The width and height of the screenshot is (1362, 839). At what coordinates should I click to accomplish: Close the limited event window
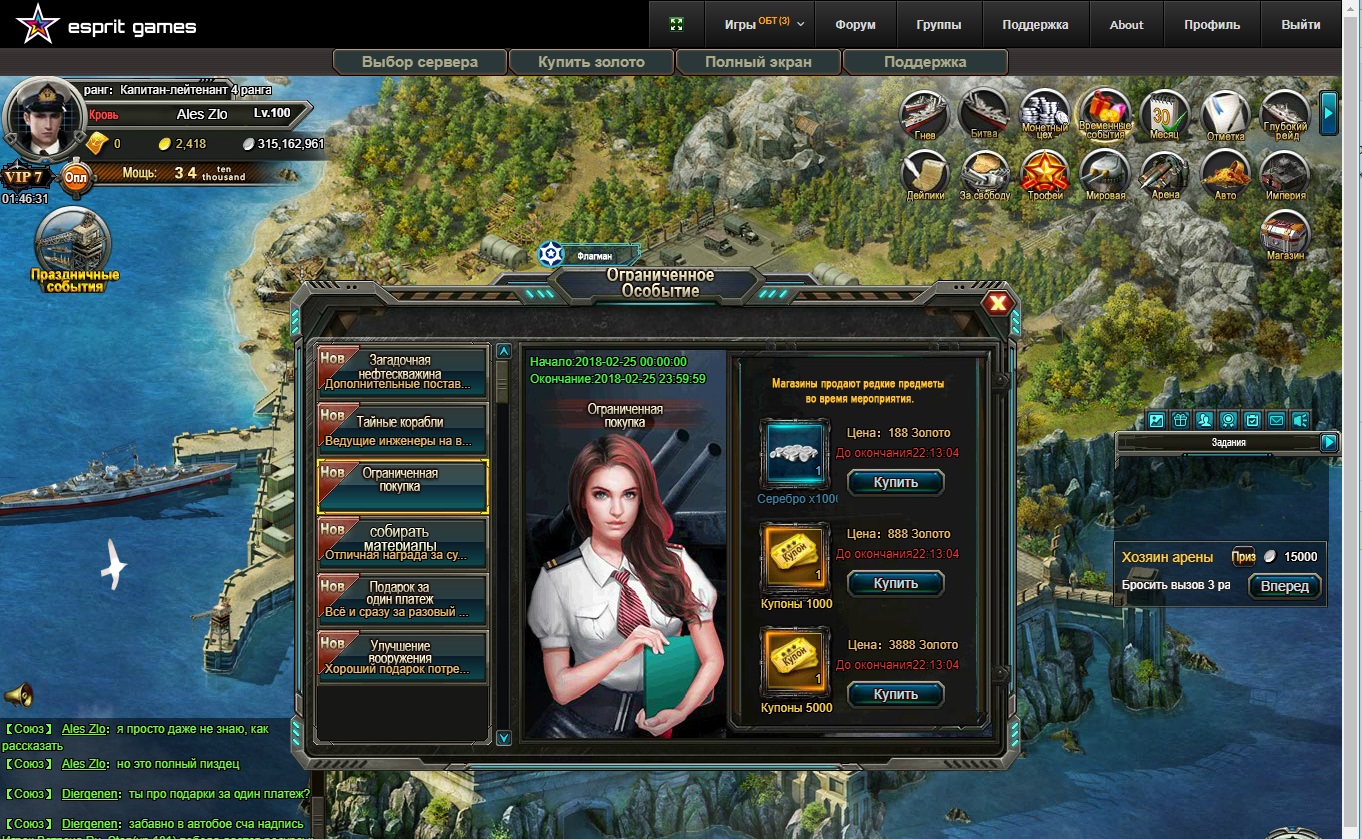click(x=997, y=303)
